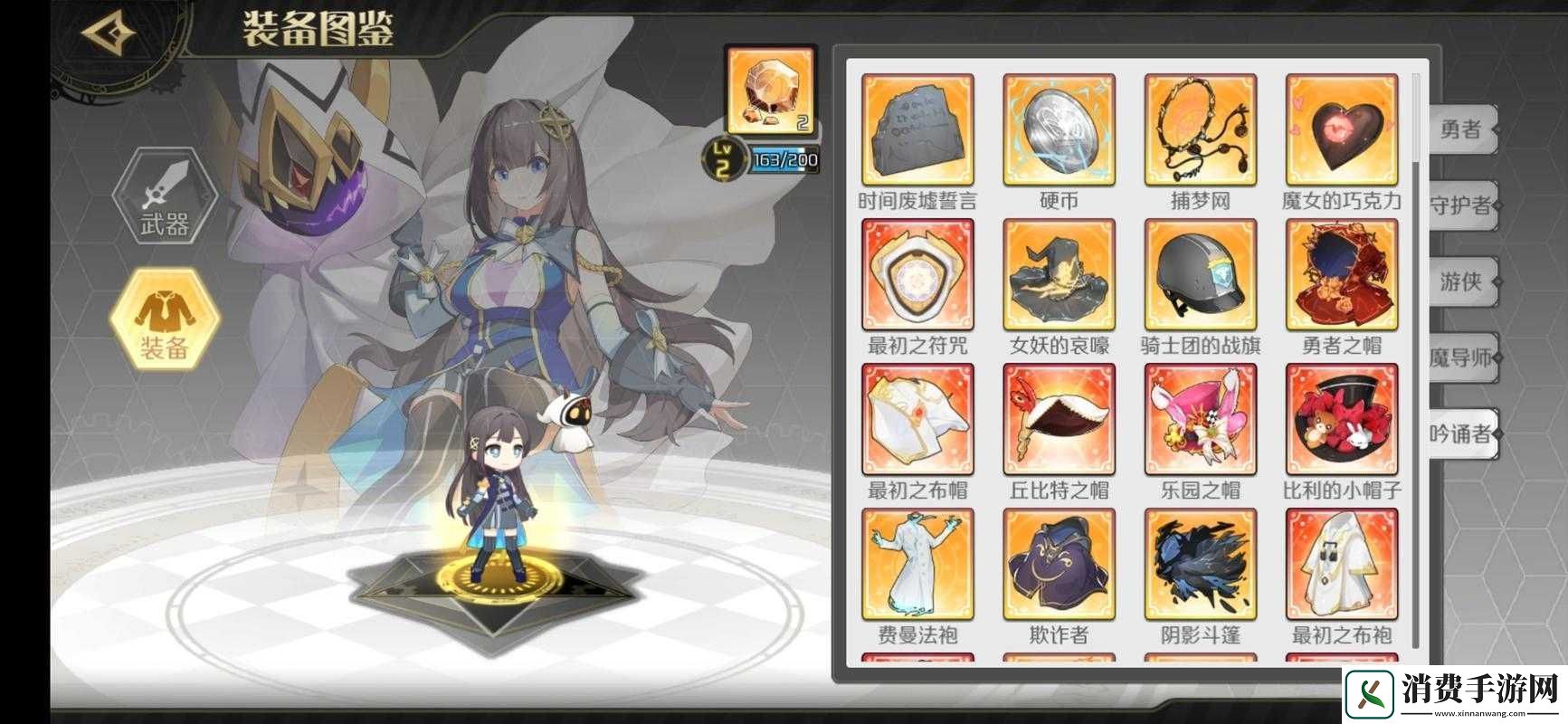Image resolution: width=1568 pixels, height=724 pixels.
Task: Click the orange gem item icon
Action: pos(771,90)
